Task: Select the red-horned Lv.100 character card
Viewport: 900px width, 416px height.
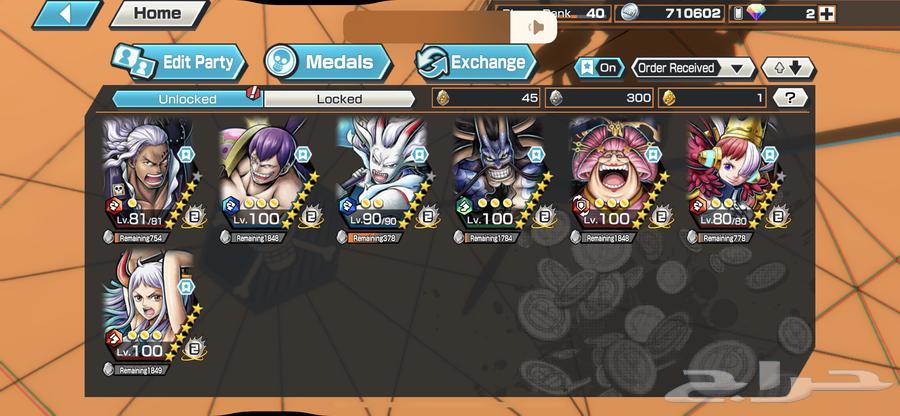Action: click(152, 316)
